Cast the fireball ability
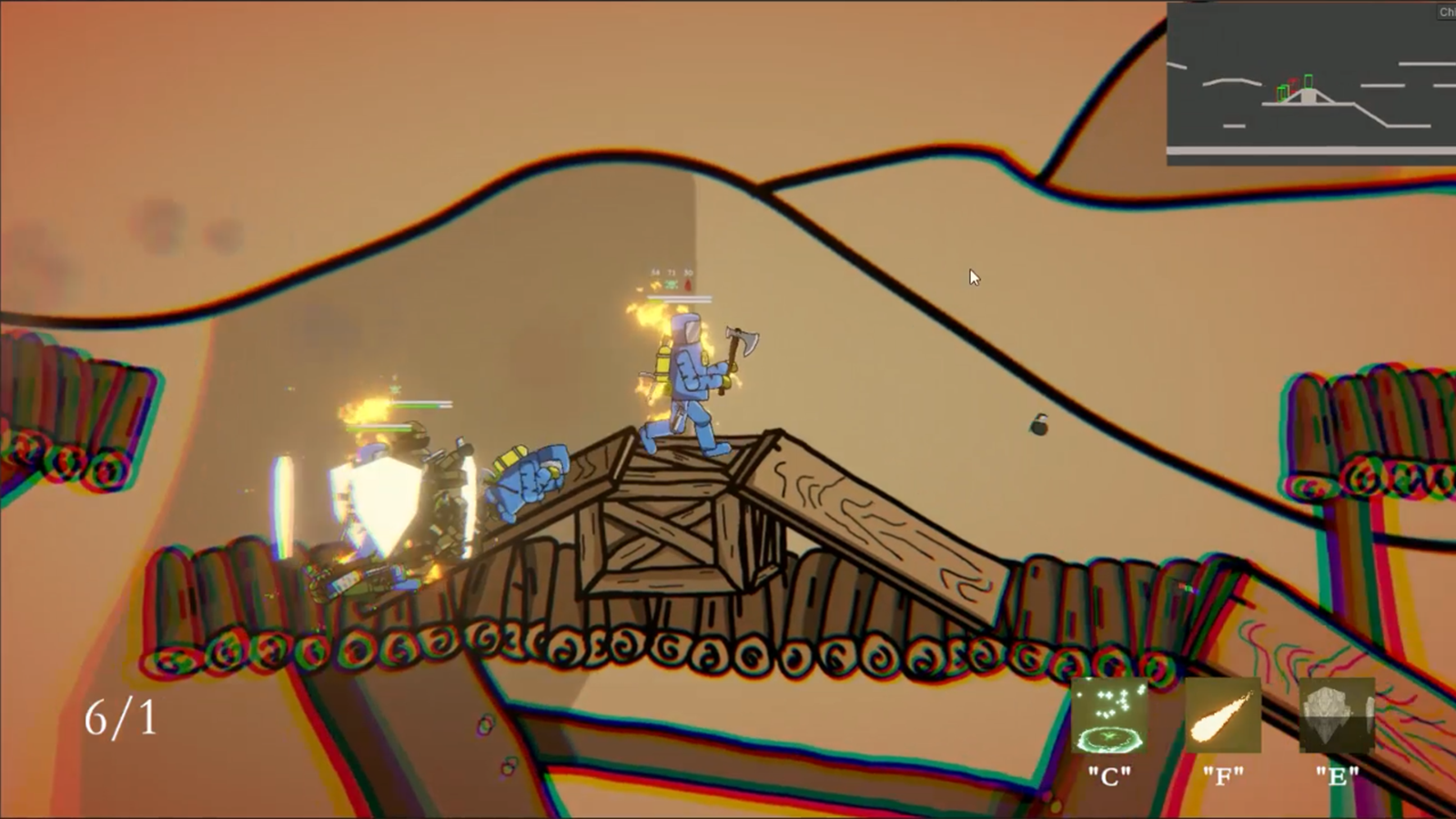The width and height of the screenshot is (1456, 819). [1223, 716]
